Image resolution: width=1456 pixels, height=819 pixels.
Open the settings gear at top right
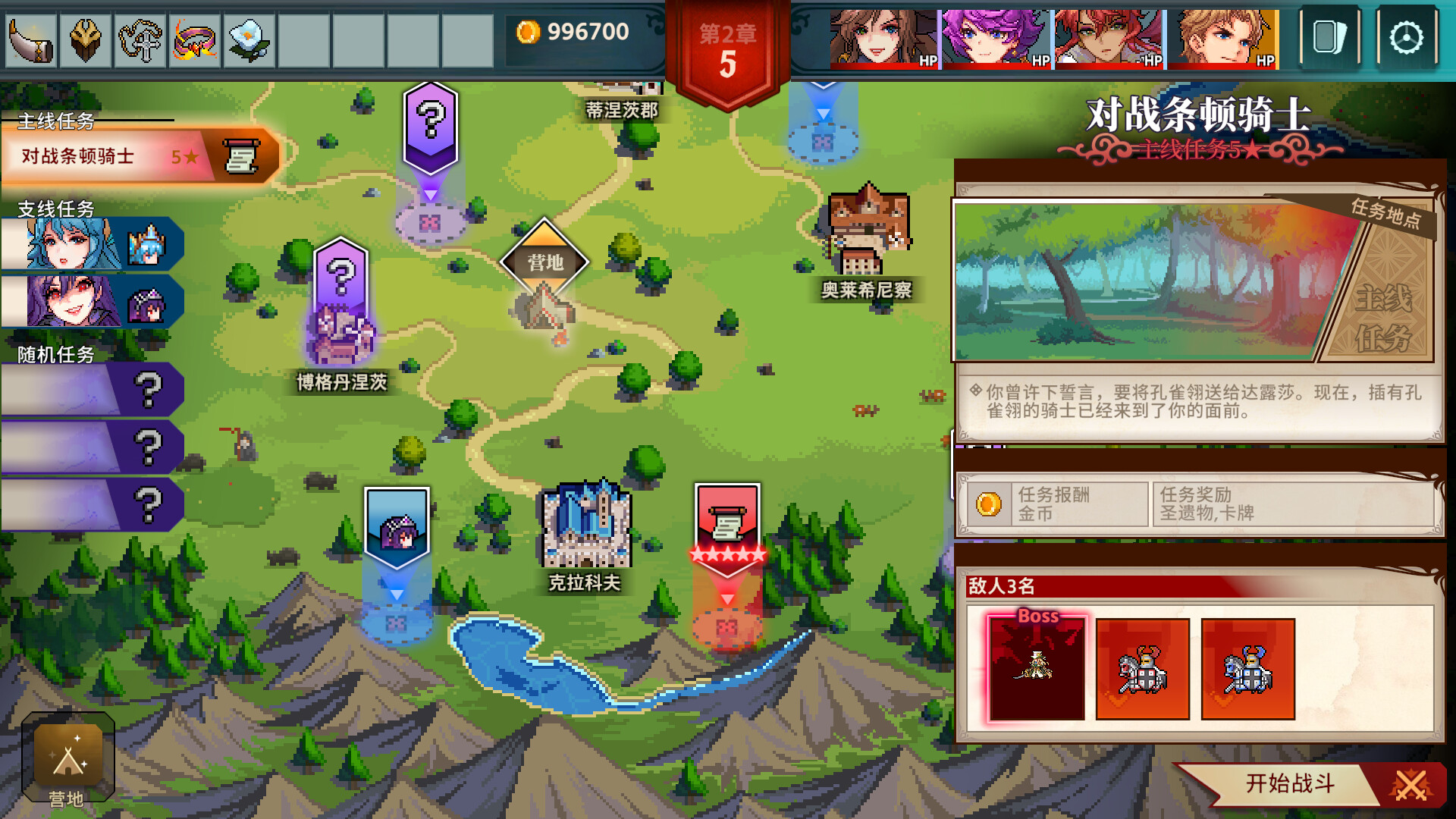(1407, 39)
